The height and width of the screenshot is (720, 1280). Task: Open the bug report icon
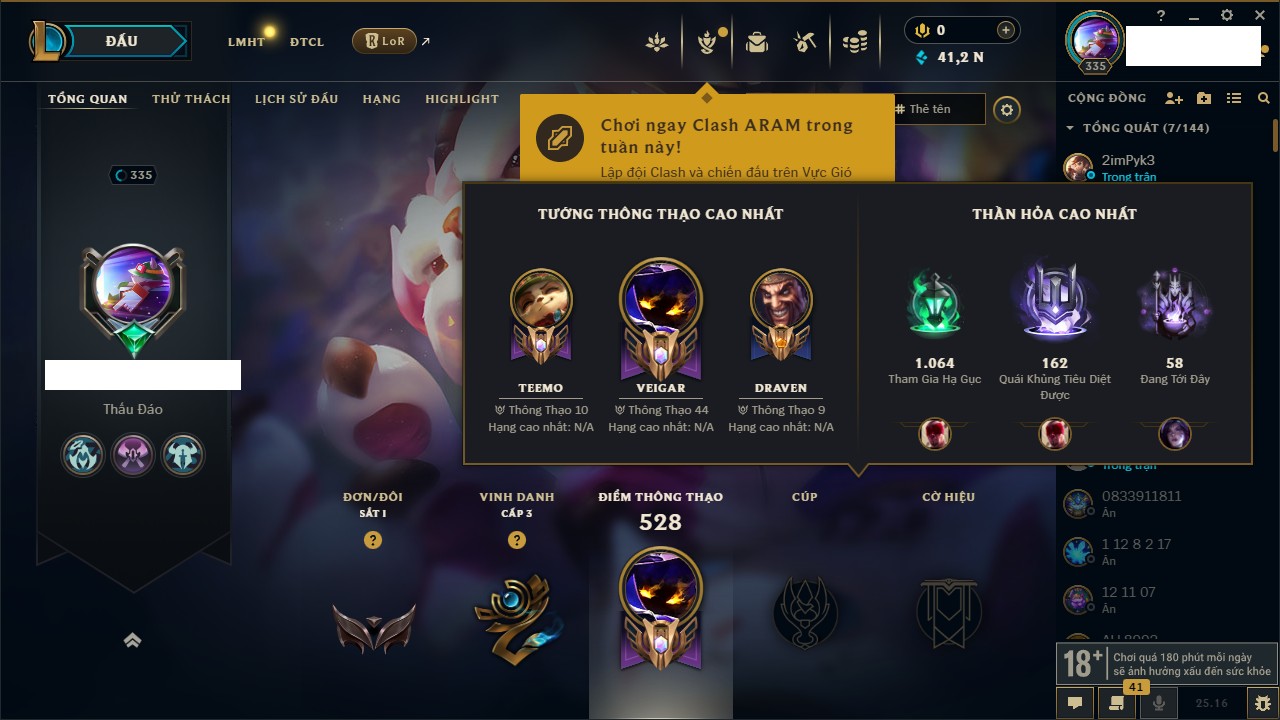point(1263,703)
